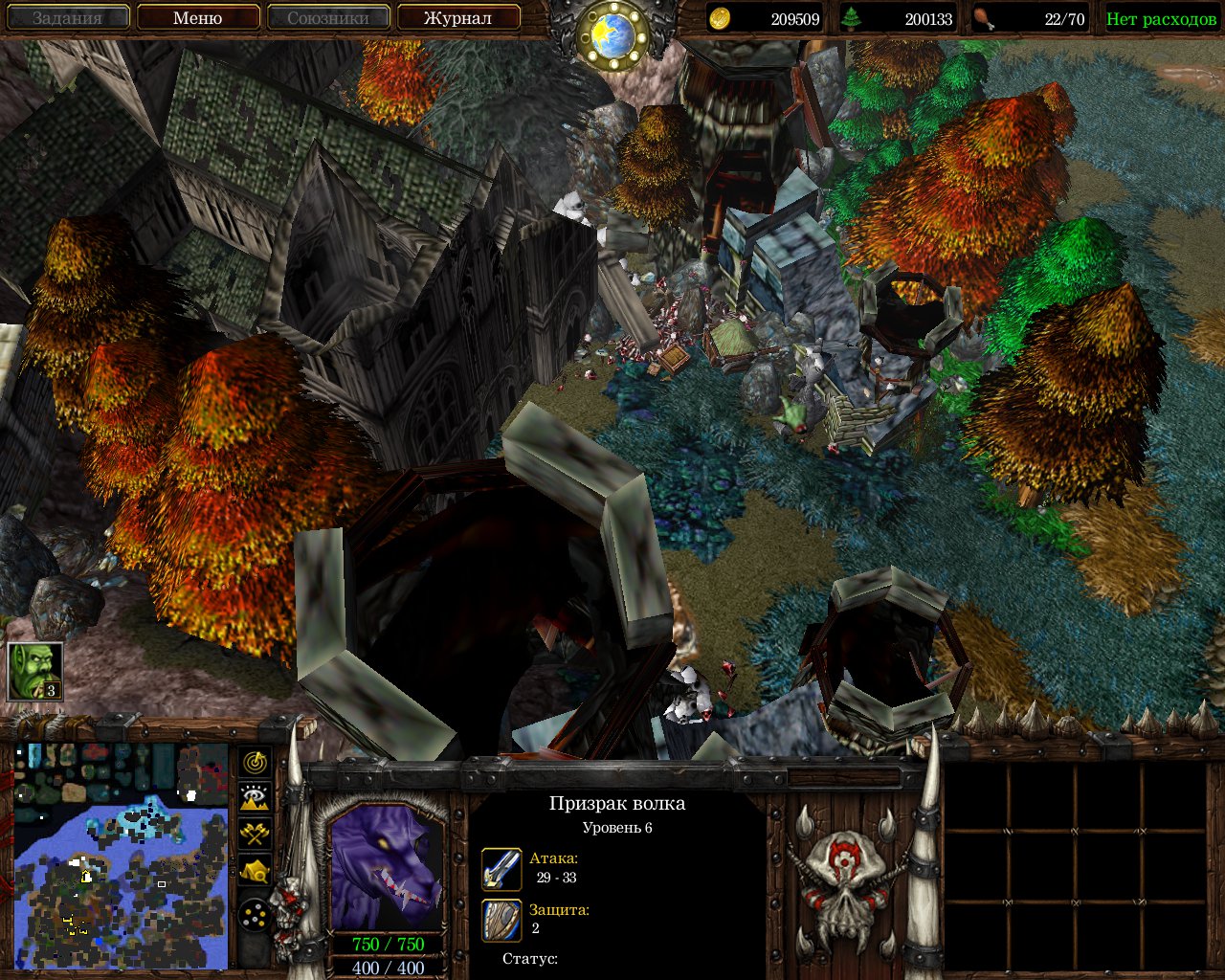The width and height of the screenshot is (1225, 980).
Task: Activate the minimap signal ping button
Action: click(x=255, y=762)
